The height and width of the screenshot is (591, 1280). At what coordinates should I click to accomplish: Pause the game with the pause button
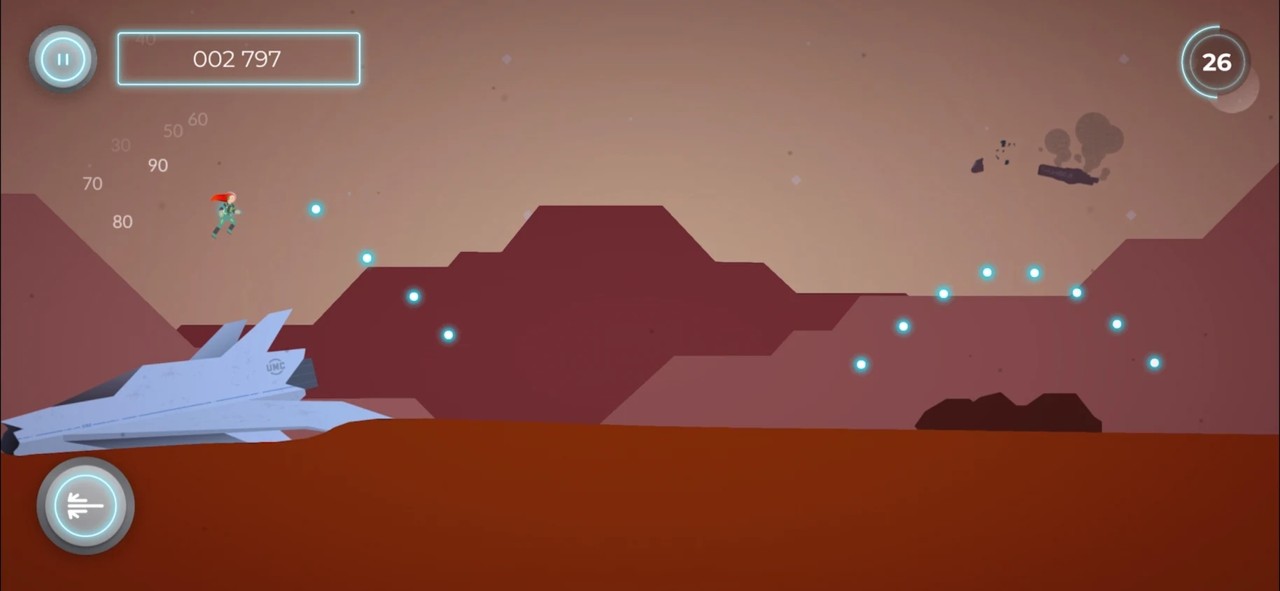[63, 59]
